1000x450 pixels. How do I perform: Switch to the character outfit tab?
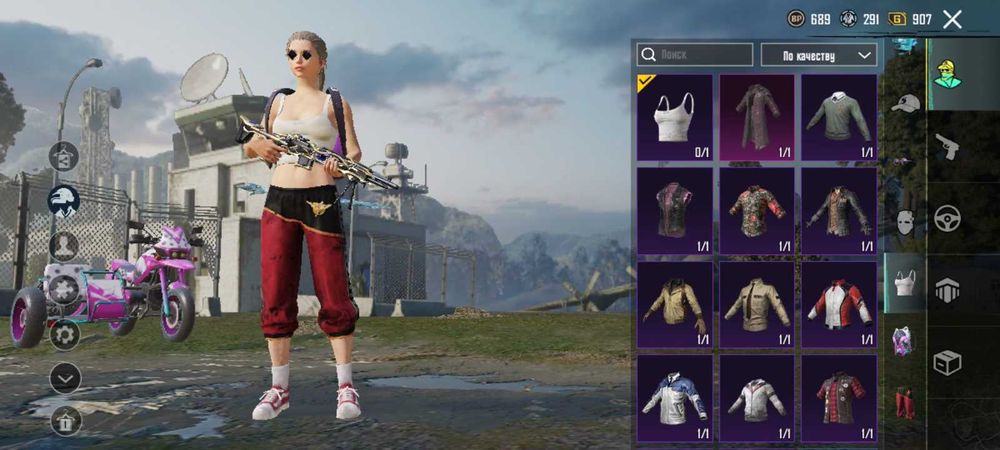click(x=947, y=74)
